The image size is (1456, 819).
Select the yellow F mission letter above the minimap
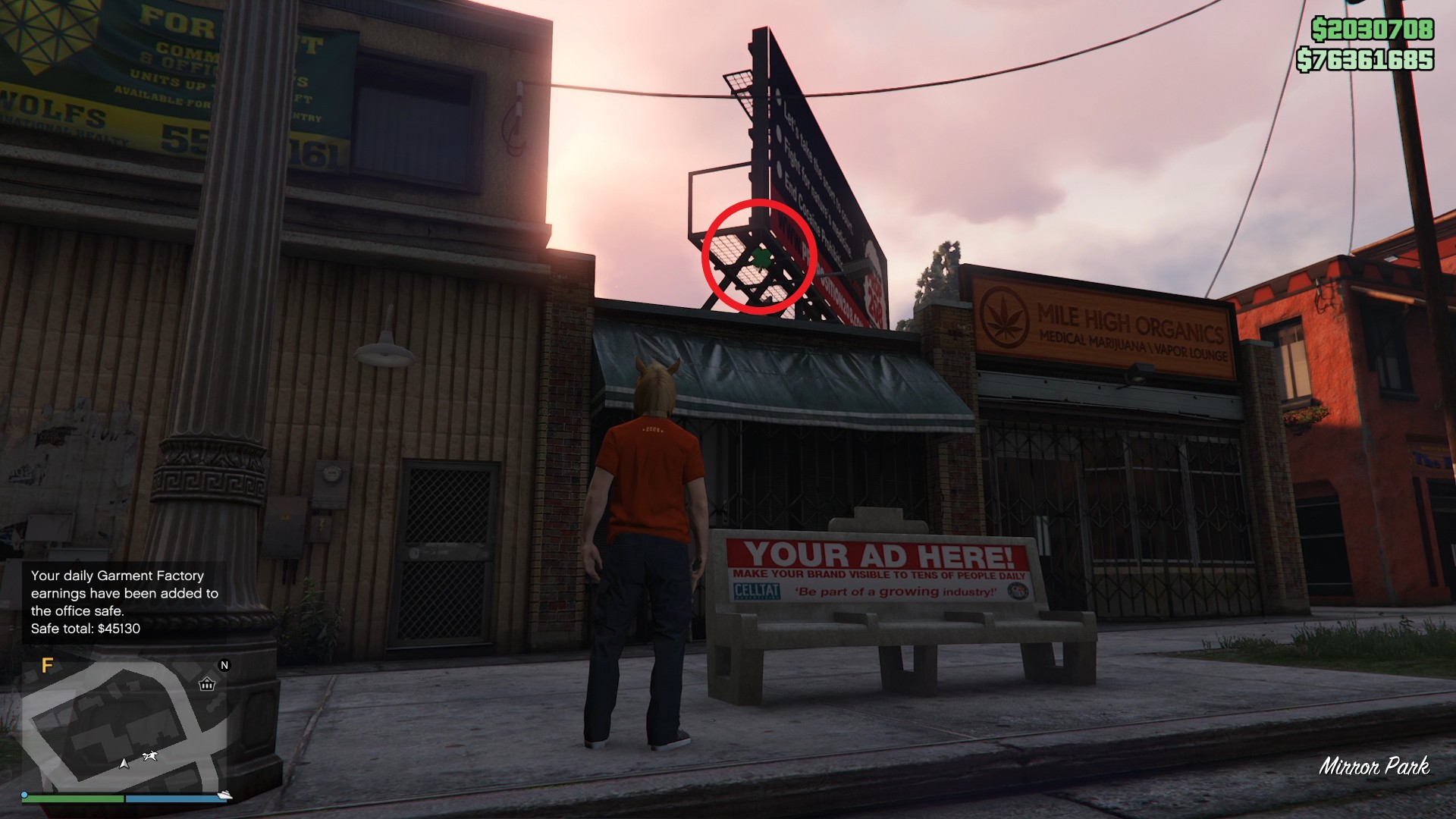(x=48, y=666)
